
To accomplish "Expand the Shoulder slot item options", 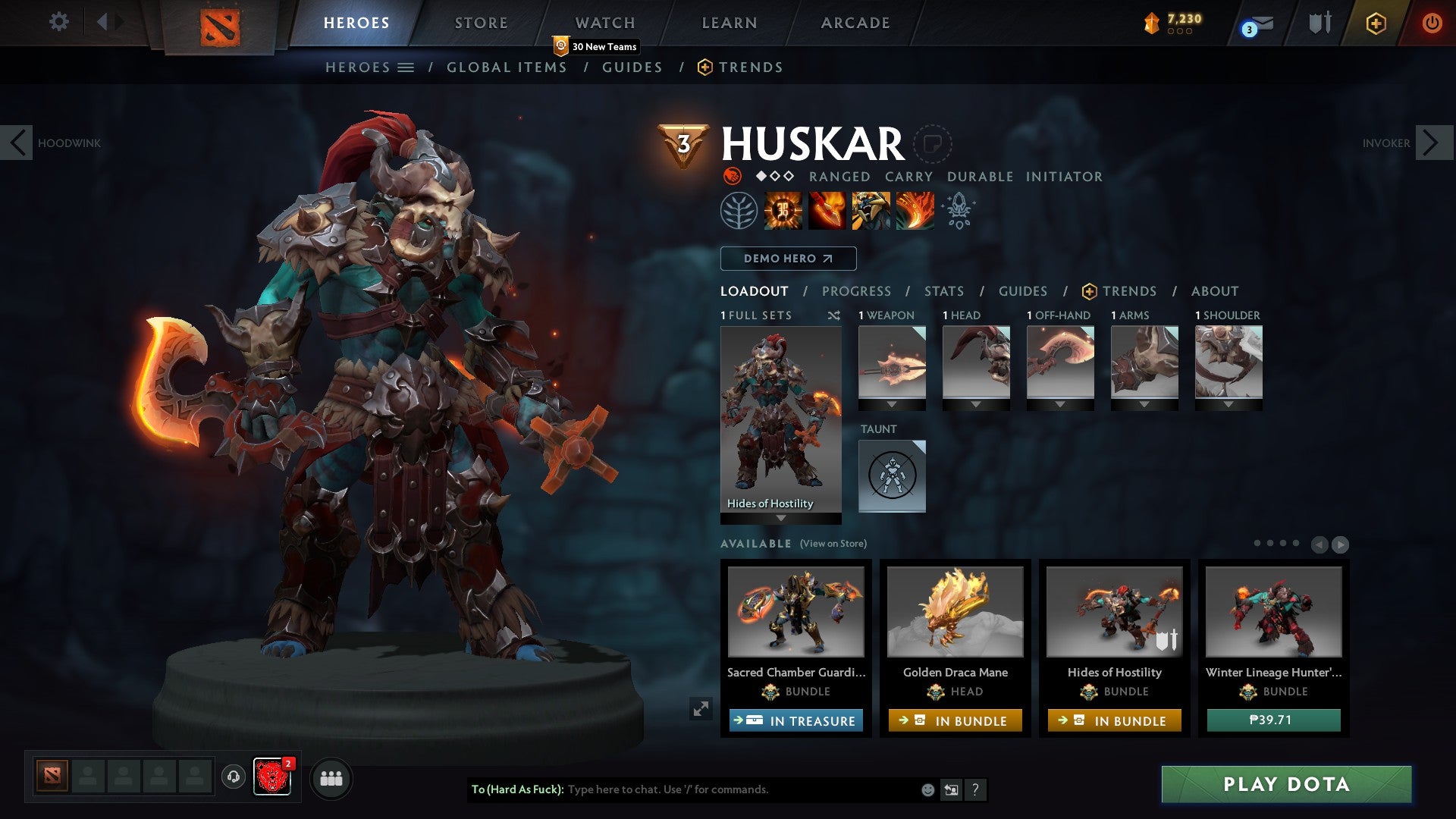I will click(1228, 405).
